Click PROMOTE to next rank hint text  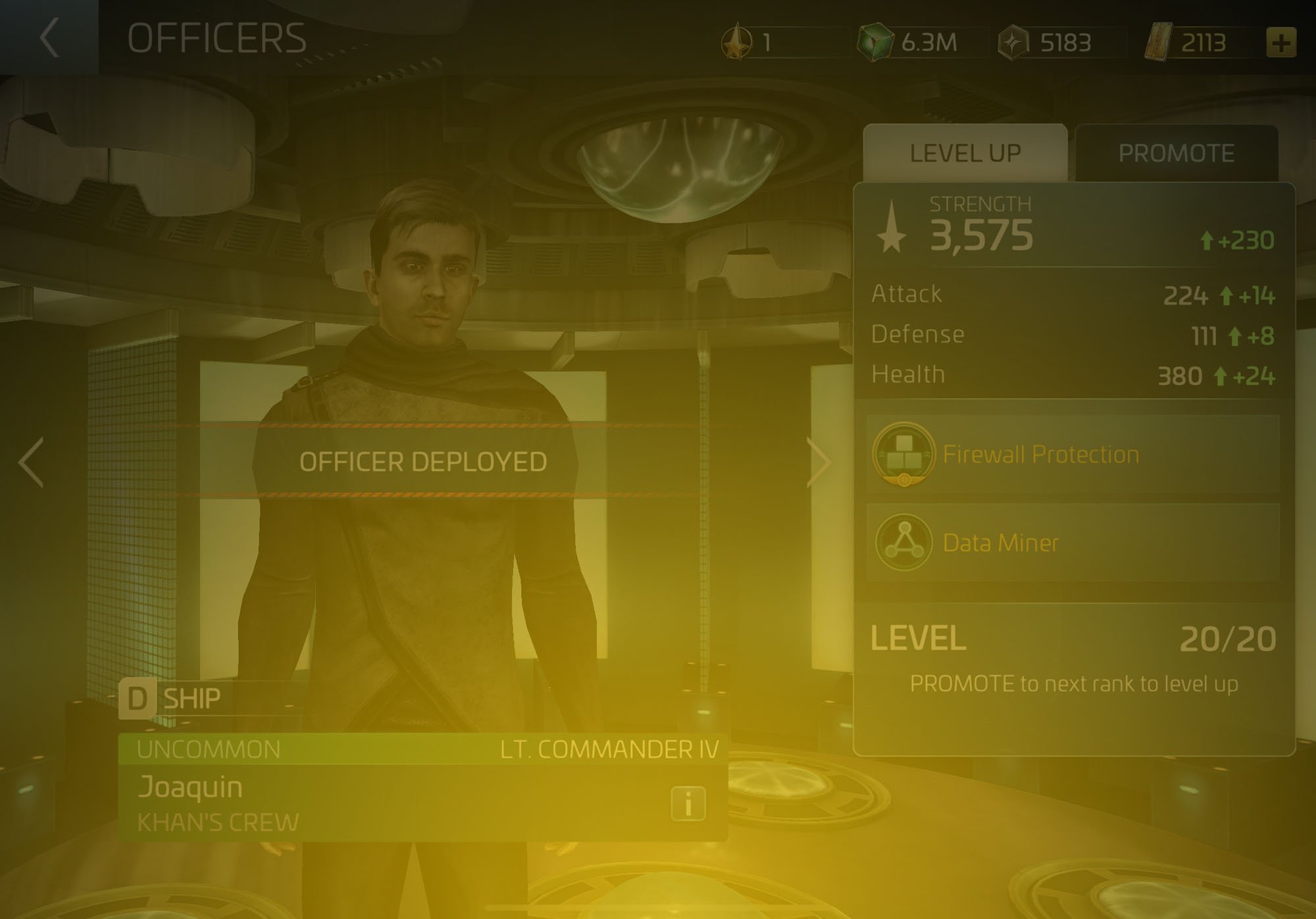pyautogui.click(x=1076, y=683)
